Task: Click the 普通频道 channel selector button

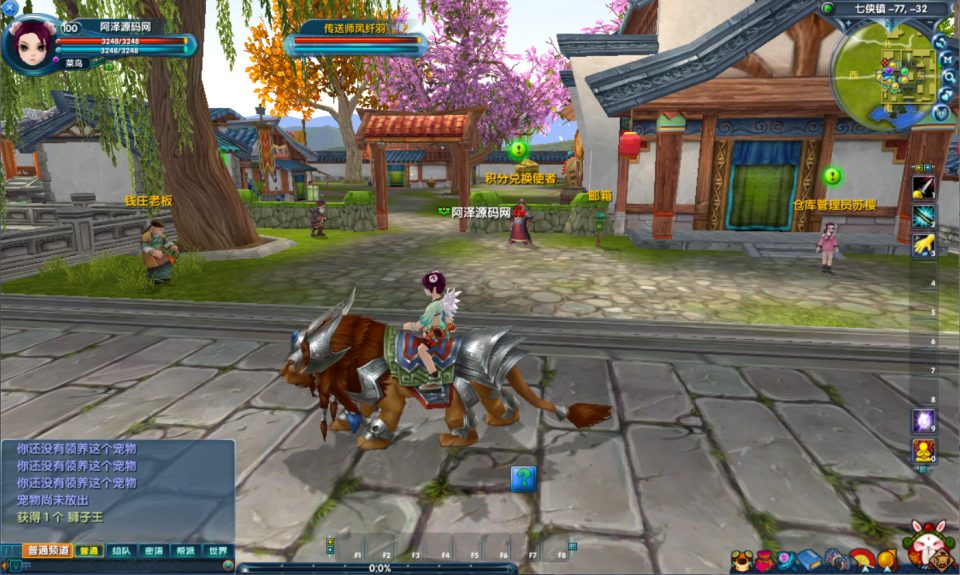Action: click(x=48, y=550)
